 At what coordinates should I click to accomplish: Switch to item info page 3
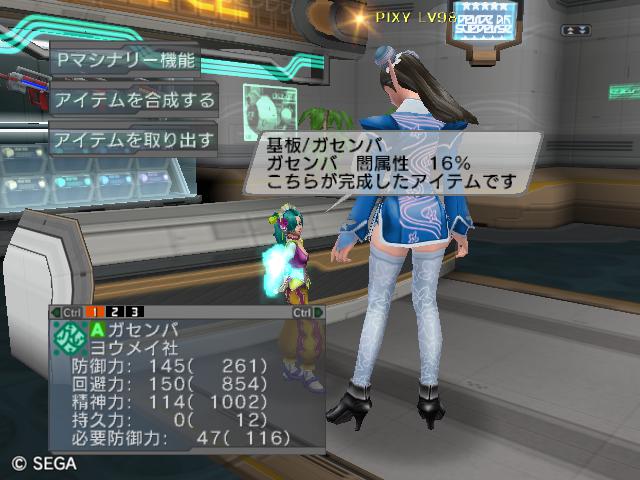point(134,312)
